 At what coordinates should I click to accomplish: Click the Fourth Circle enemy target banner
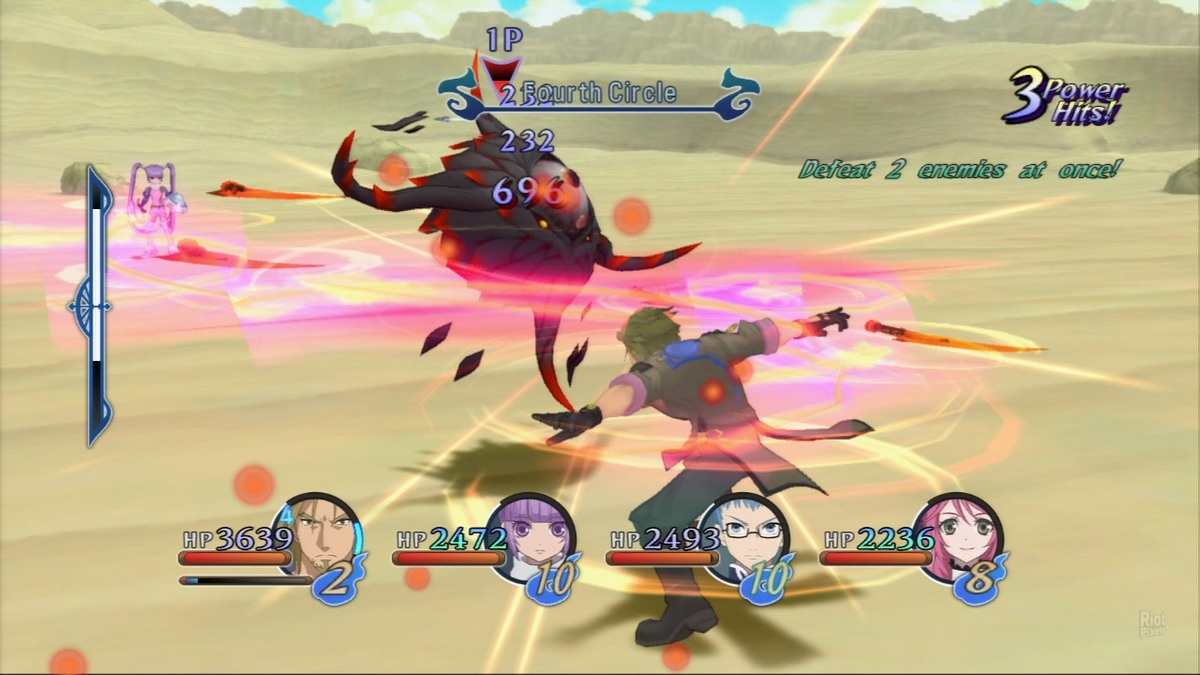tap(598, 94)
